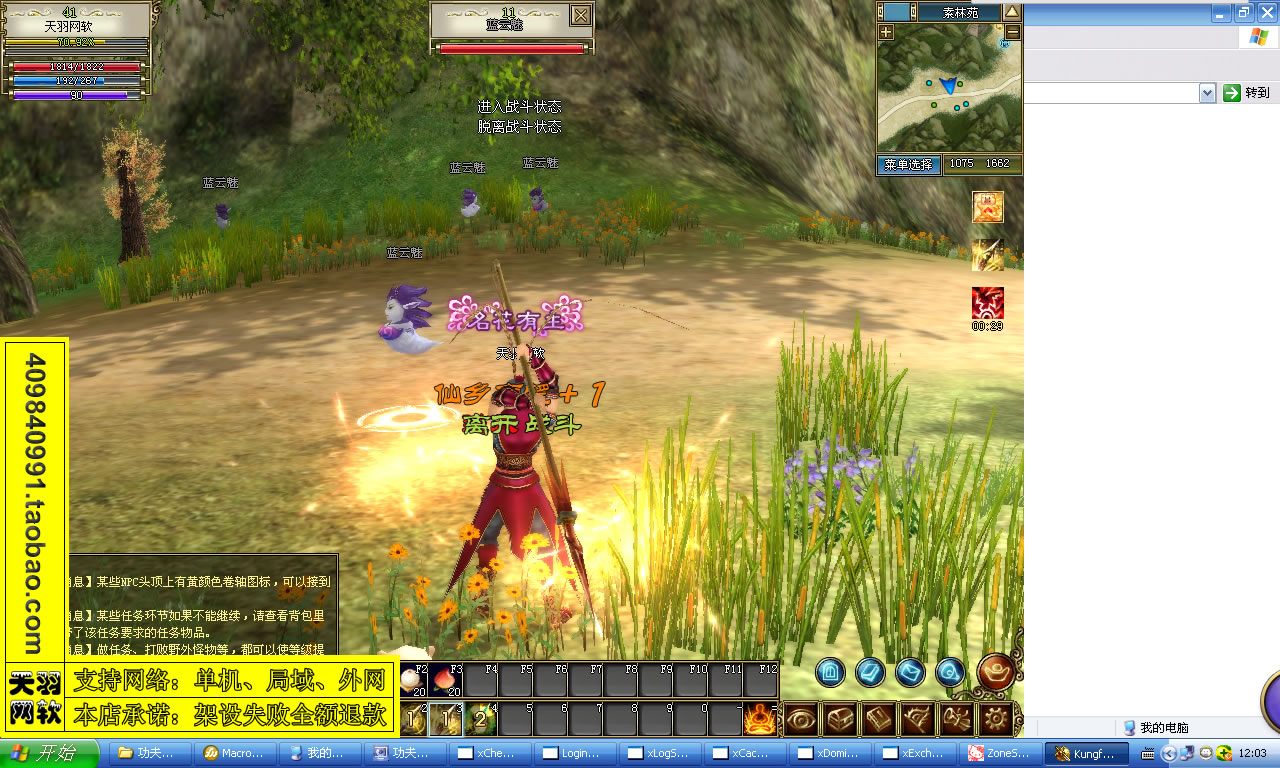Image resolution: width=1280 pixels, height=768 pixels.
Task: Click the 素林苑 minimap area
Action: click(x=959, y=13)
